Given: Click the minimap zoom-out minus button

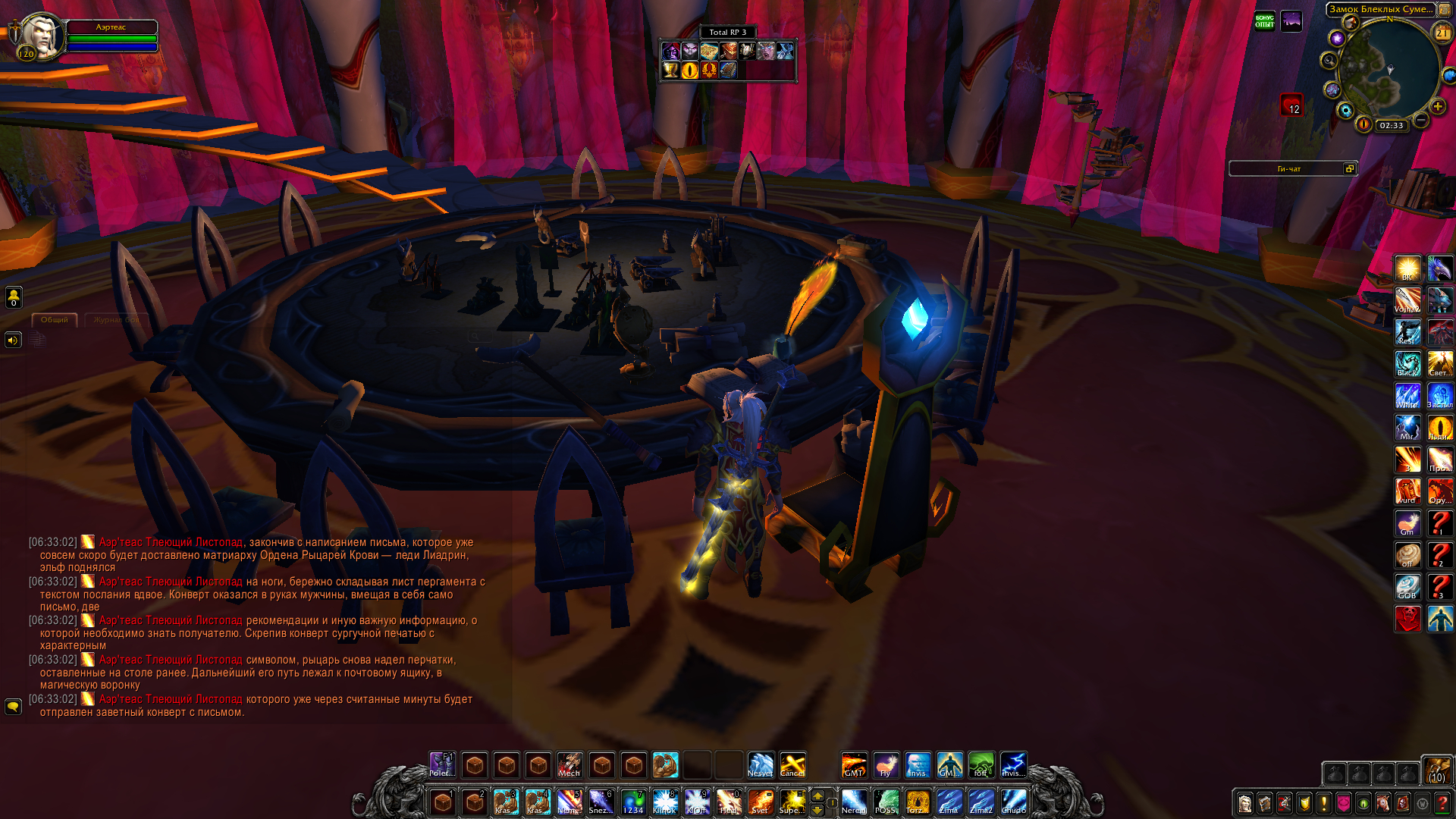Looking at the screenshot, I should tap(1421, 121).
